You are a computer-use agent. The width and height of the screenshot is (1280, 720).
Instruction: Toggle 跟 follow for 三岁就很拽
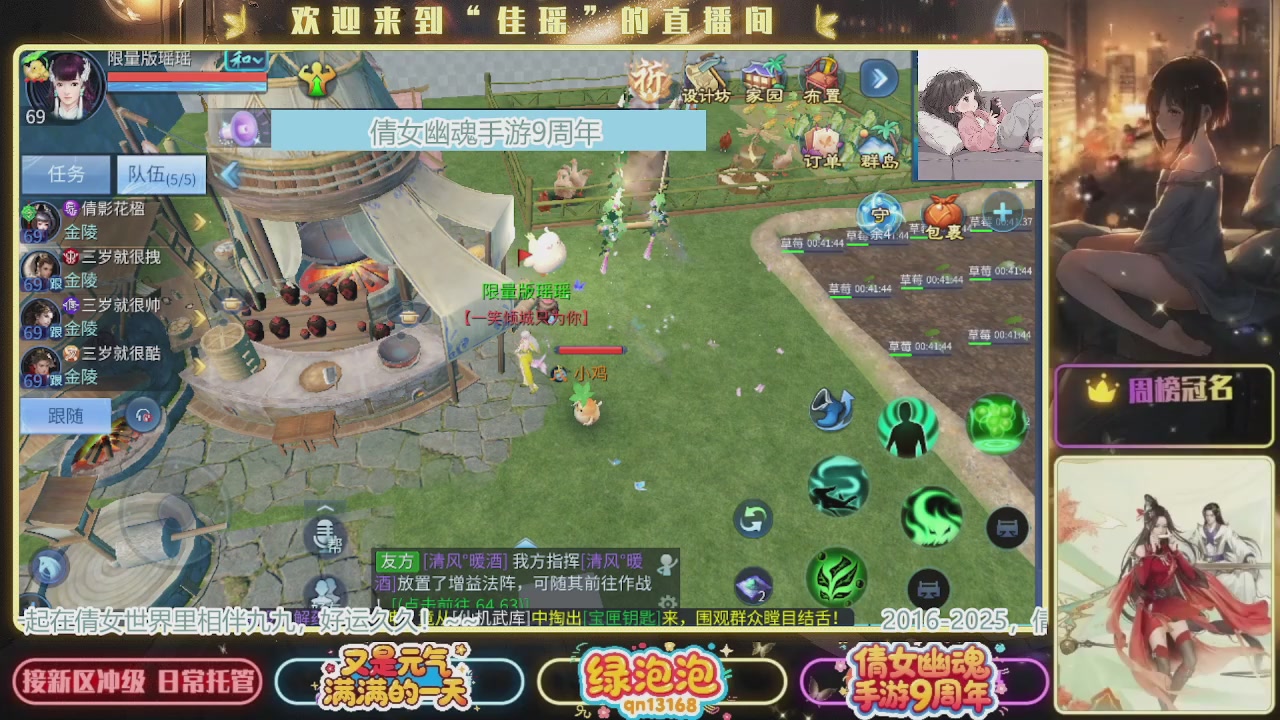[57, 281]
